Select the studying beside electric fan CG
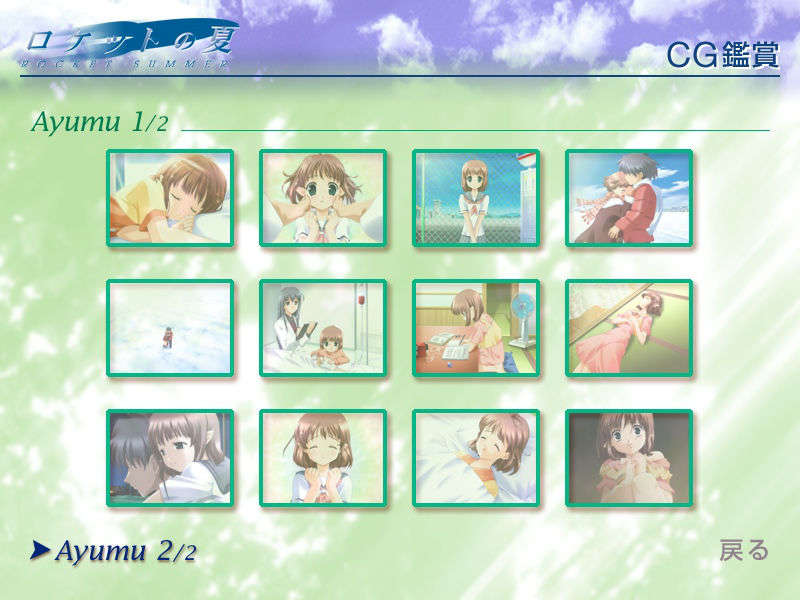Screen dimensions: 800x600 click(x=476, y=328)
